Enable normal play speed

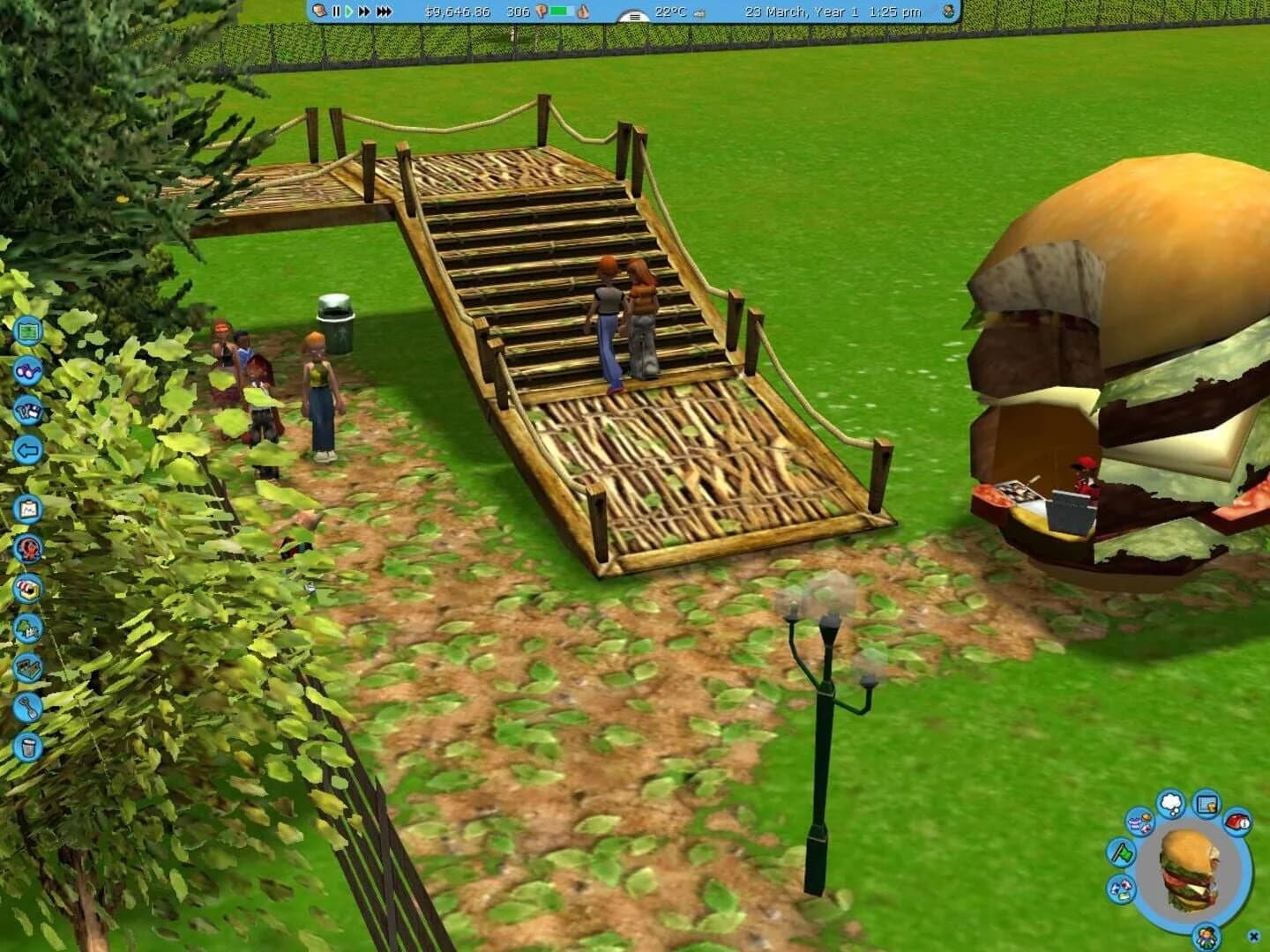click(349, 11)
